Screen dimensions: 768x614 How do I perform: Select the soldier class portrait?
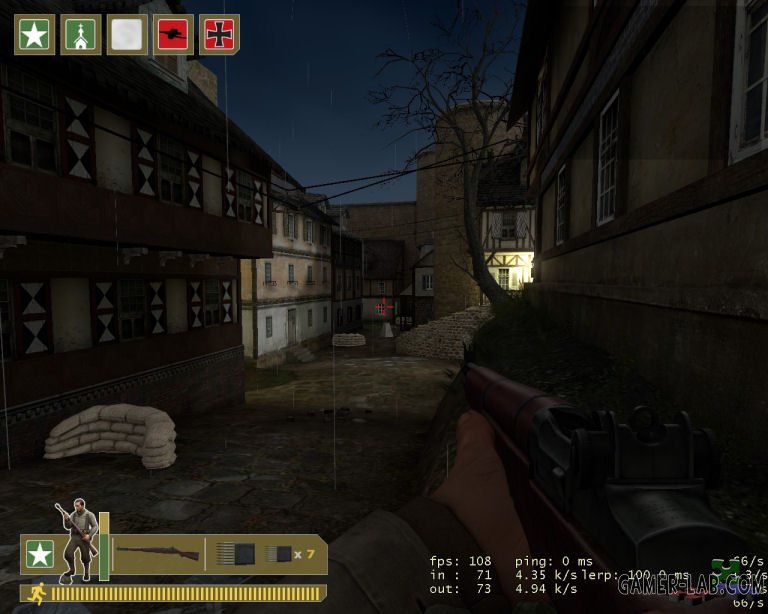(77, 541)
